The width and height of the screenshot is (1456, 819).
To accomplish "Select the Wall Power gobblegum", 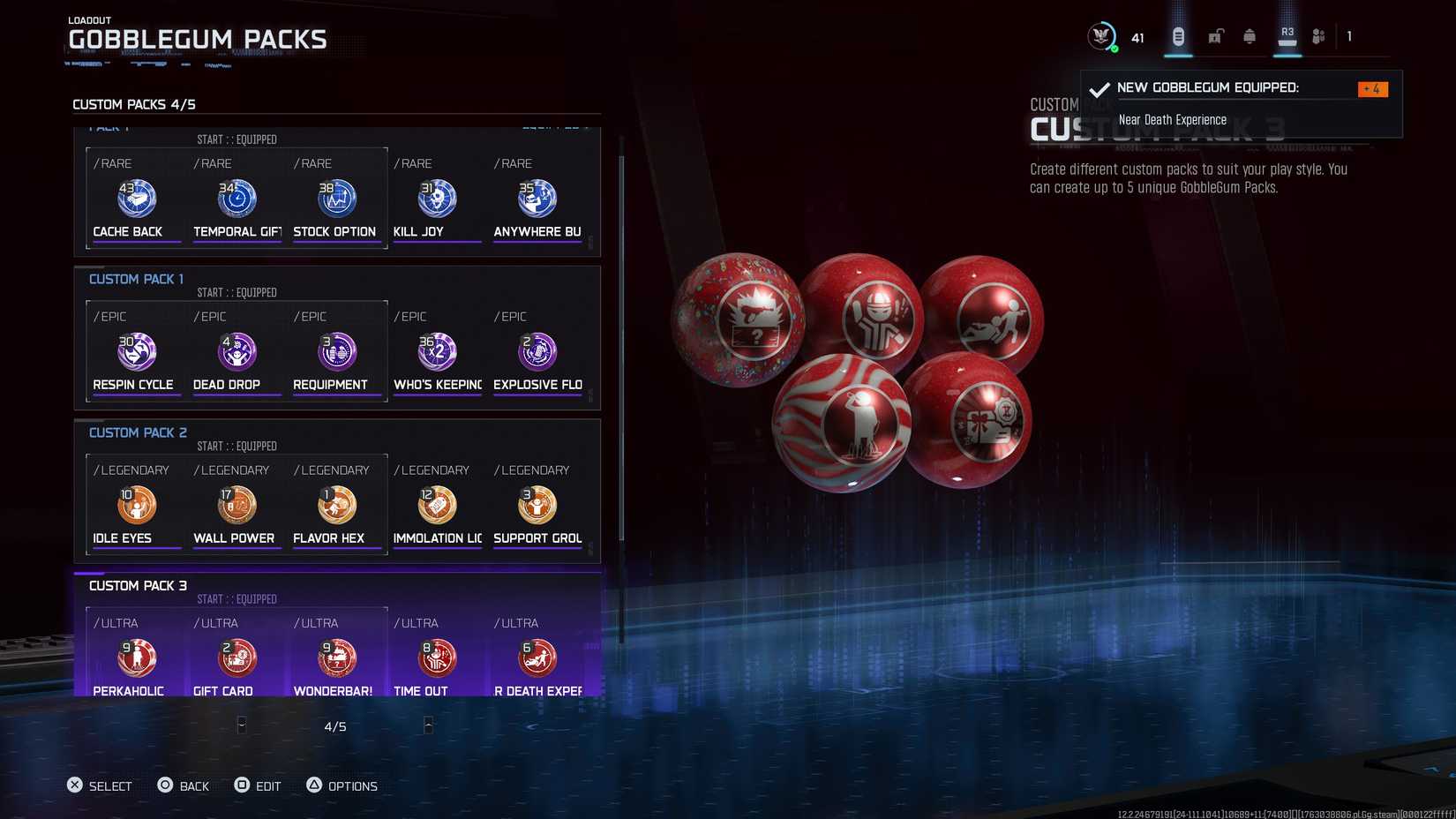I will (x=236, y=505).
